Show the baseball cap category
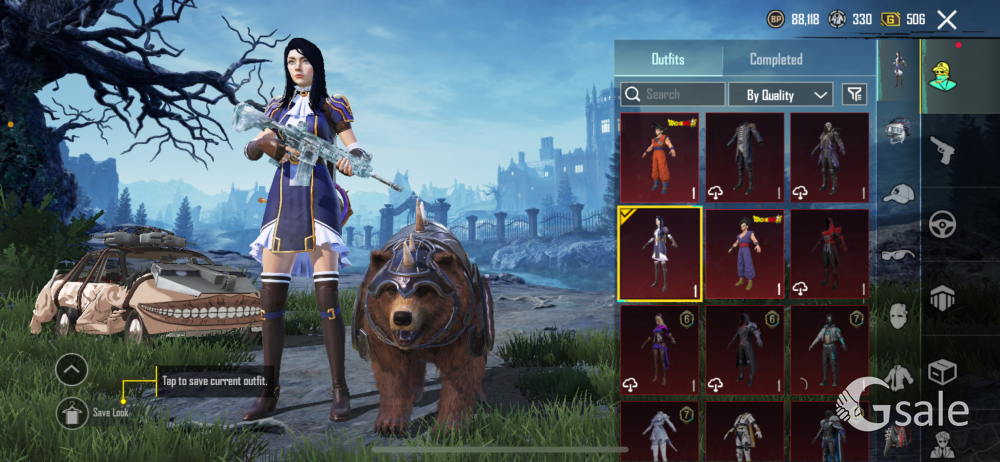Screen dimensions: 1000x462 pyautogui.click(x=898, y=193)
